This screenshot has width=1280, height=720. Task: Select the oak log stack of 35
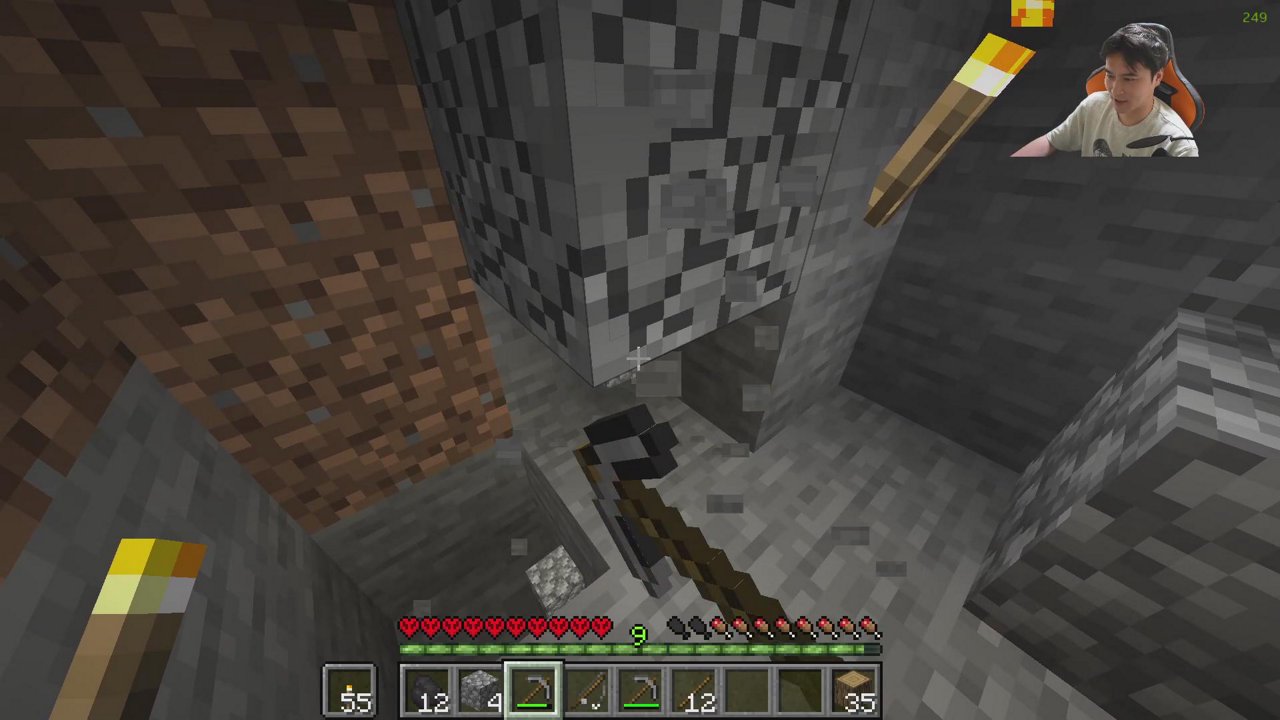pyautogui.click(x=857, y=692)
